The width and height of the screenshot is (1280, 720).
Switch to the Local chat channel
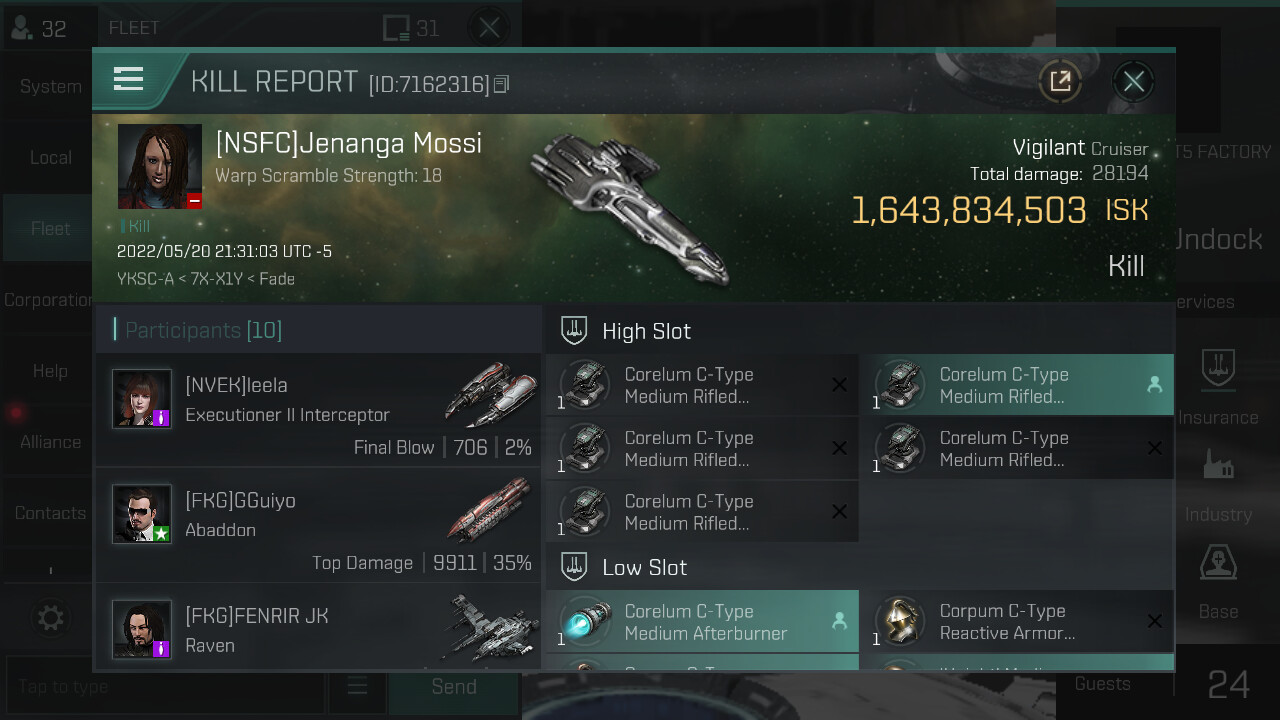click(50, 158)
